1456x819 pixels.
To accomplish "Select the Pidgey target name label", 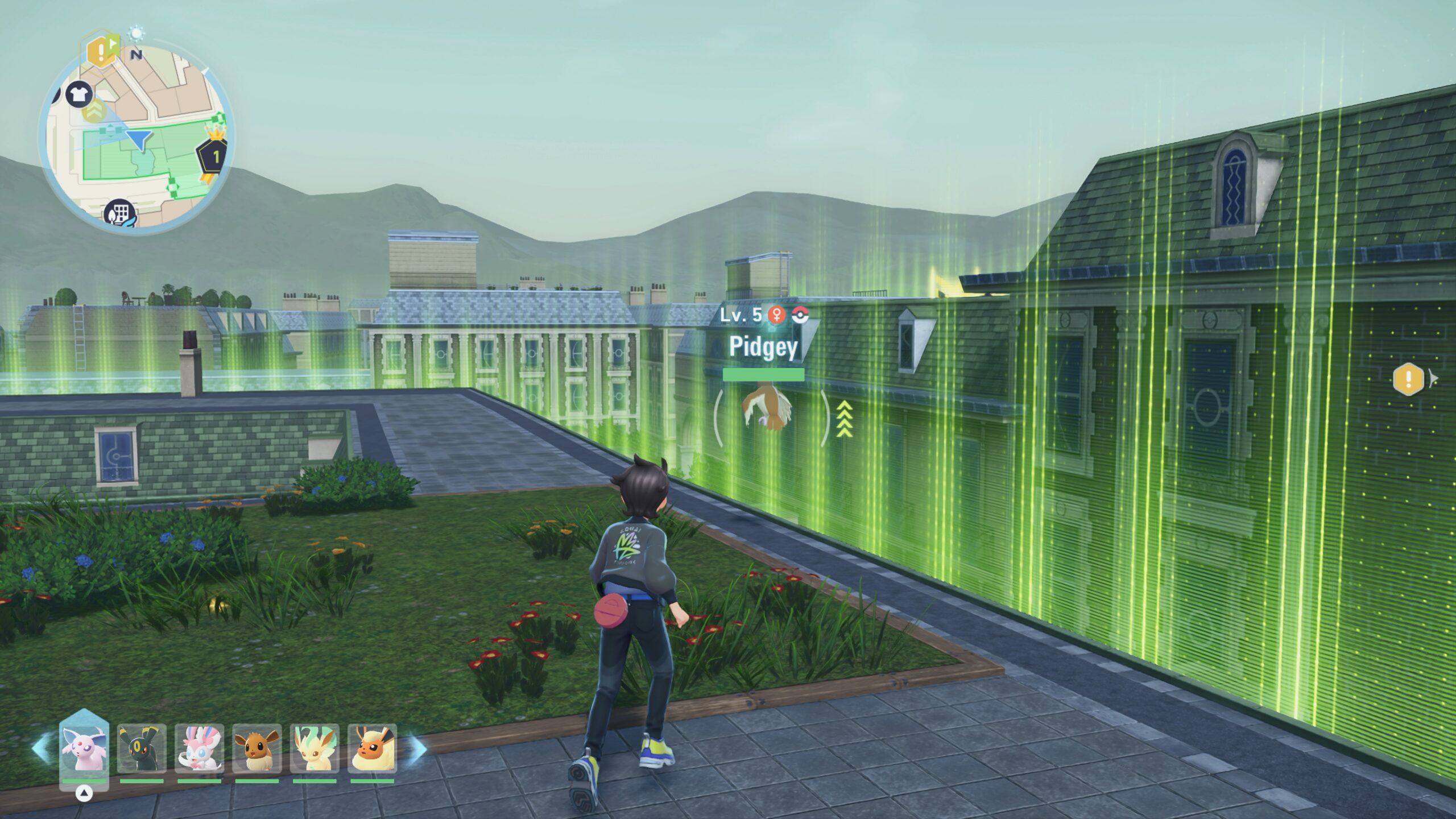I will pos(763,347).
